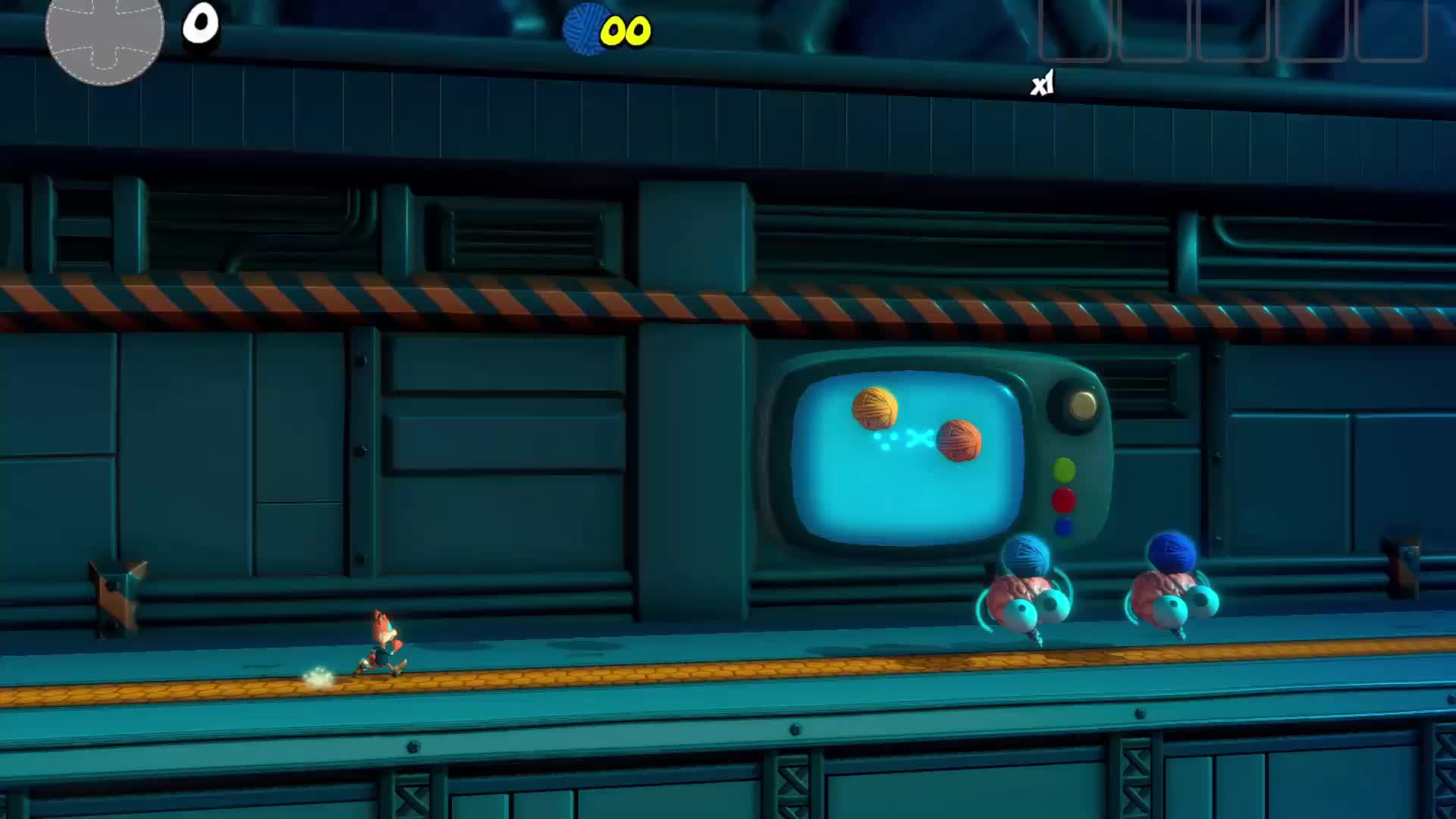1456x819 pixels.
Task: Select the blue yarn ball HUD icon
Action: pos(587,30)
